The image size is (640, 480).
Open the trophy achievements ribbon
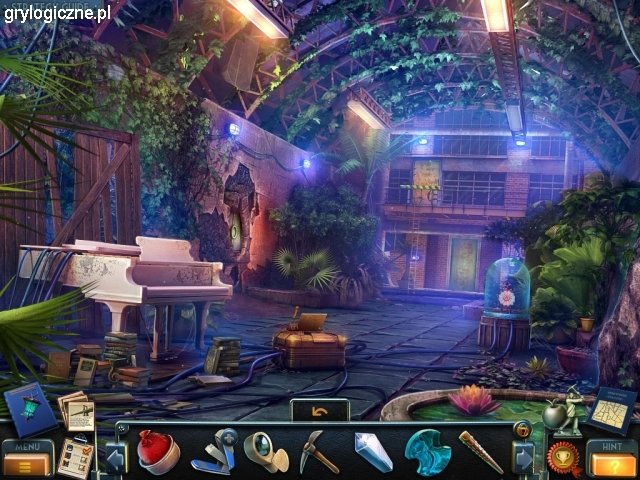point(563,459)
